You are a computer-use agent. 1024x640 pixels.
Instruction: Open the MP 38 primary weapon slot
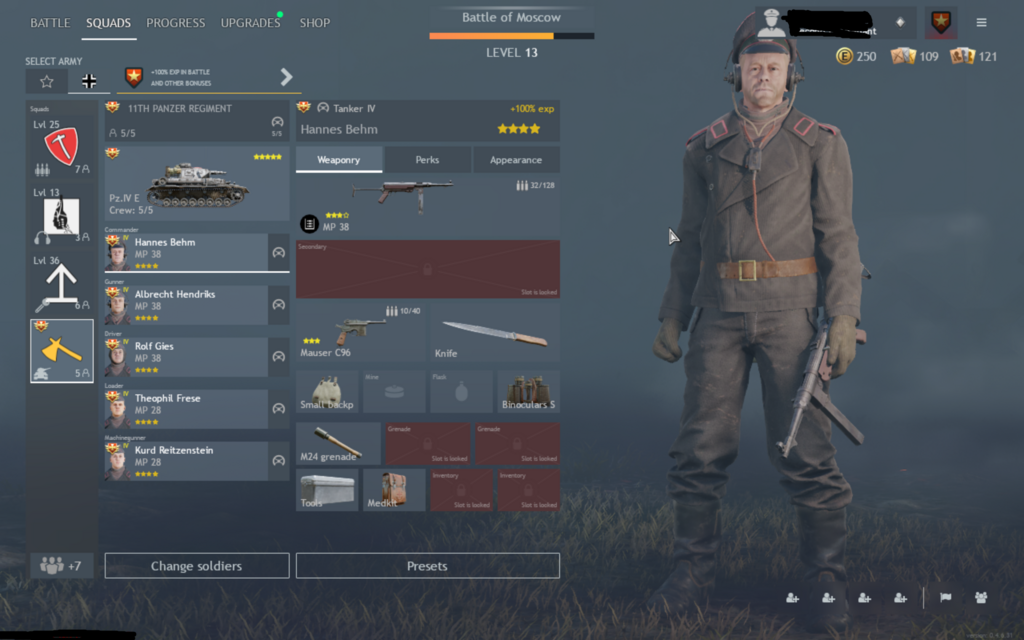click(x=427, y=205)
